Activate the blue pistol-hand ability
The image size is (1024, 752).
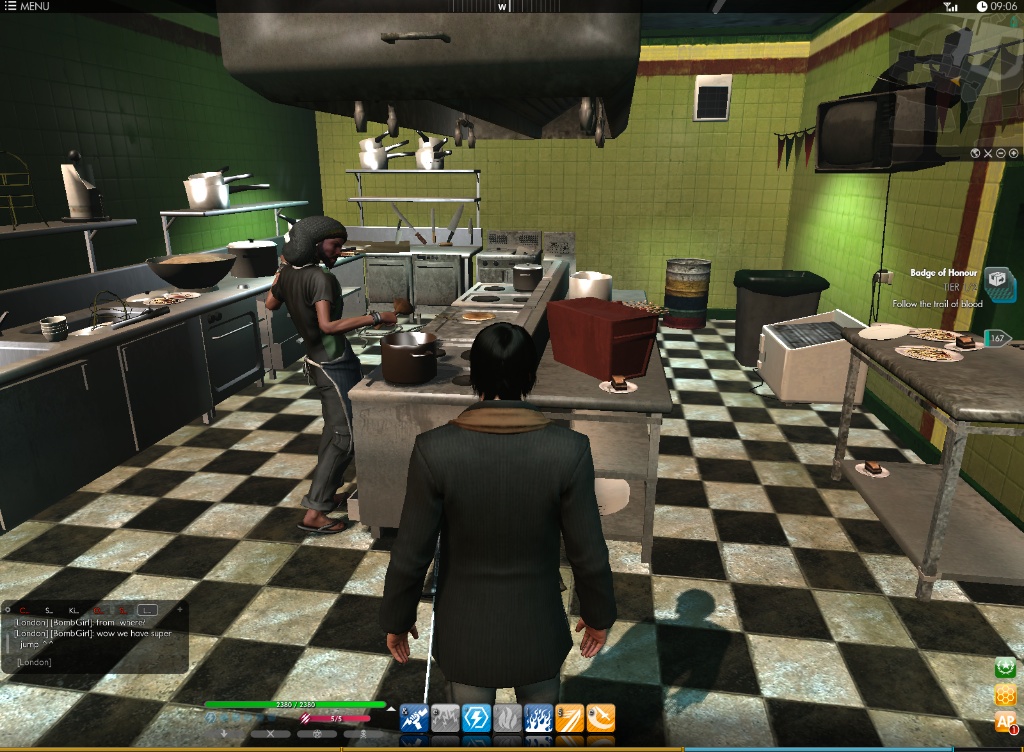click(414, 717)
